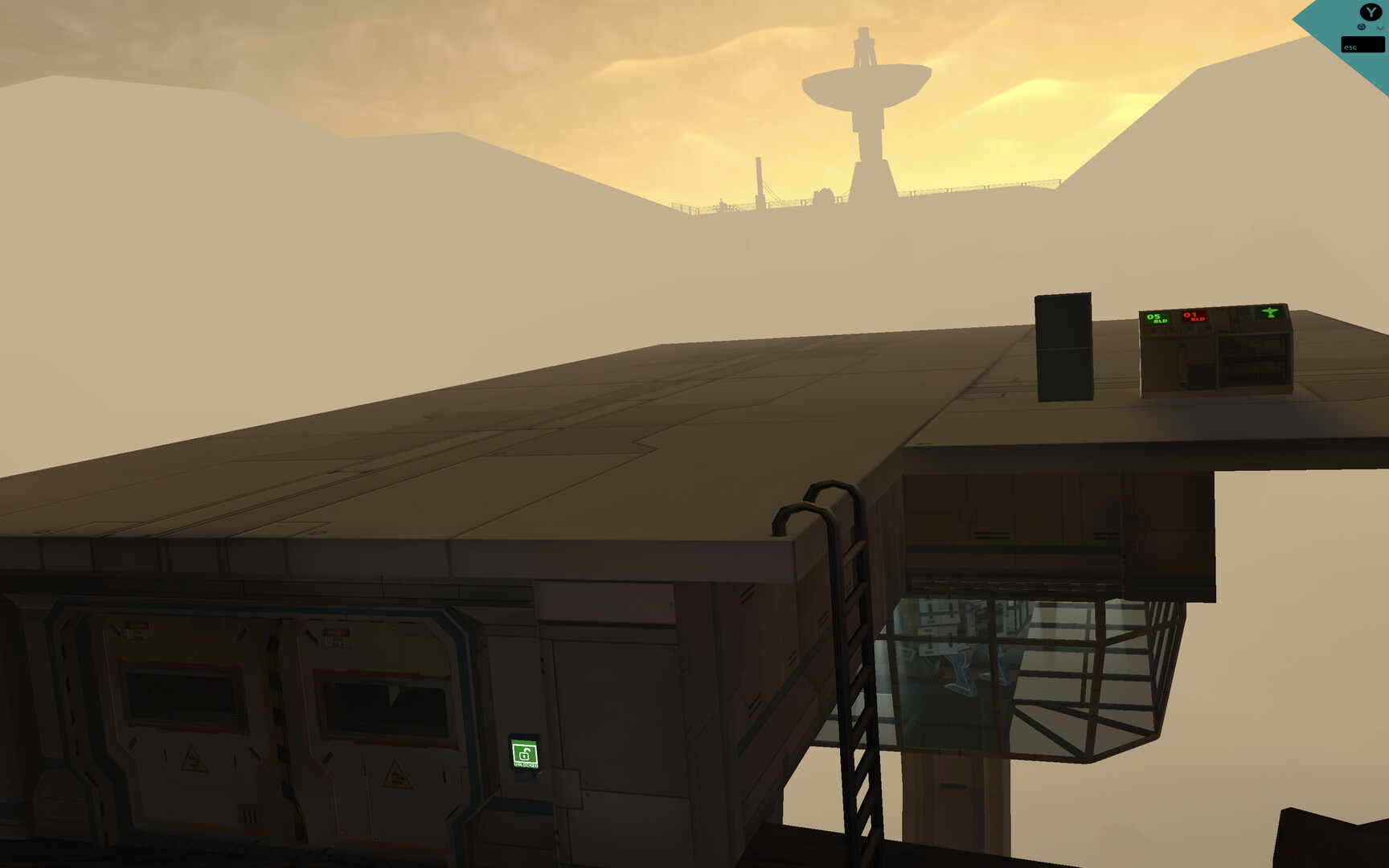This screenshot has height=868, width=1389.
Task: Select the green bird icon panel on the machine
Action: pos(1271,313)
